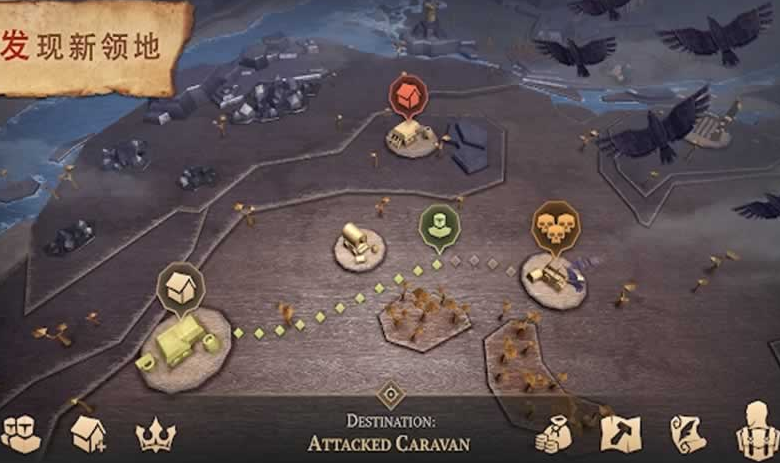
Task: Select the green helmet map marker
Action: tap(438, 225)
